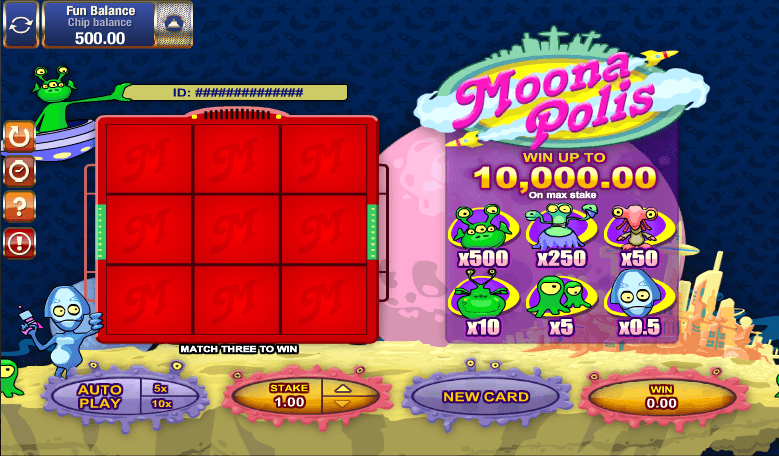779x456 pixels.
Task: Choose 10x auto play rounds
Action: pyautogui.click(x=160, y=403)
